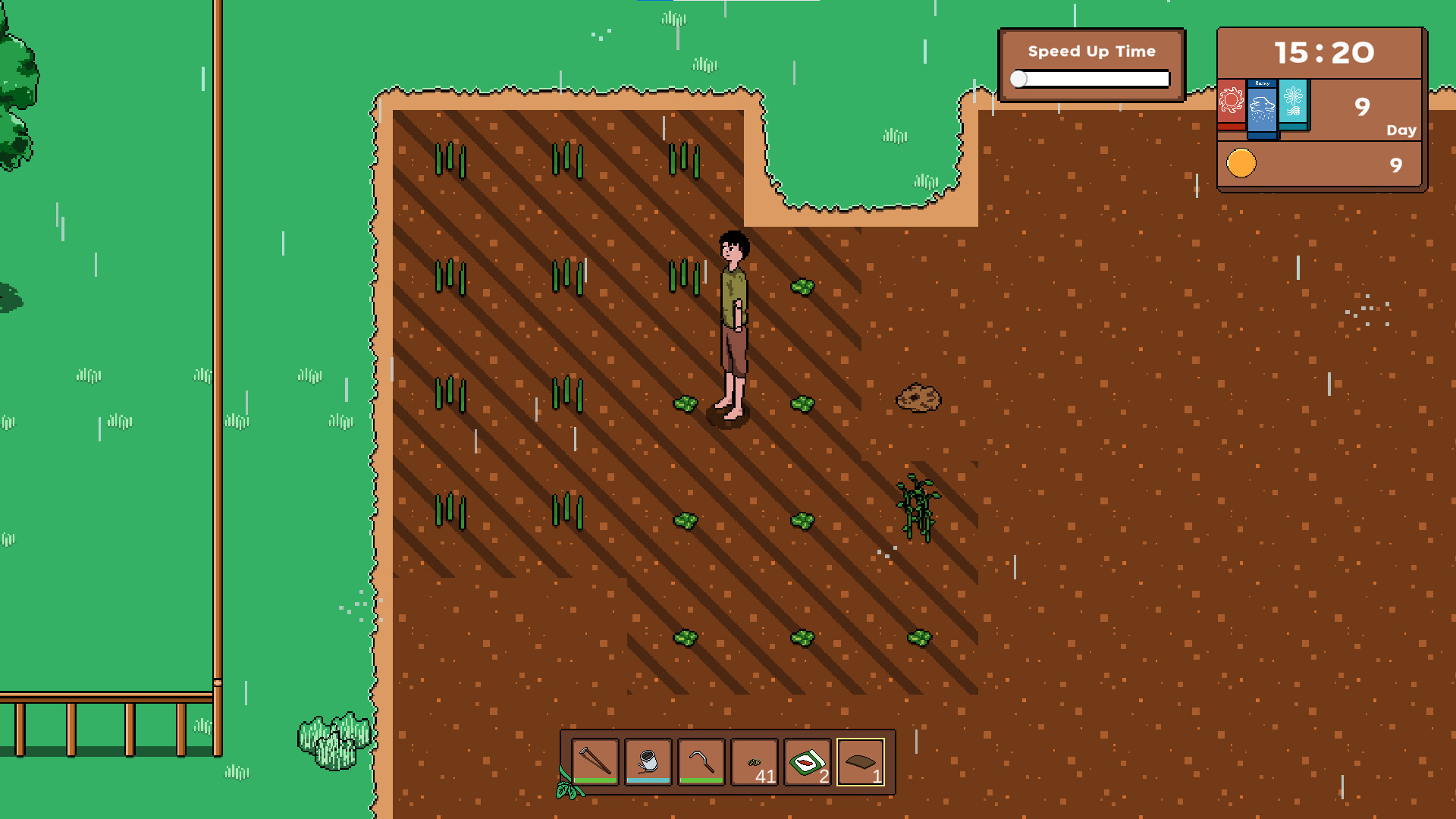
Task: Click the tall crop plant in the soil
Action: 918,504
